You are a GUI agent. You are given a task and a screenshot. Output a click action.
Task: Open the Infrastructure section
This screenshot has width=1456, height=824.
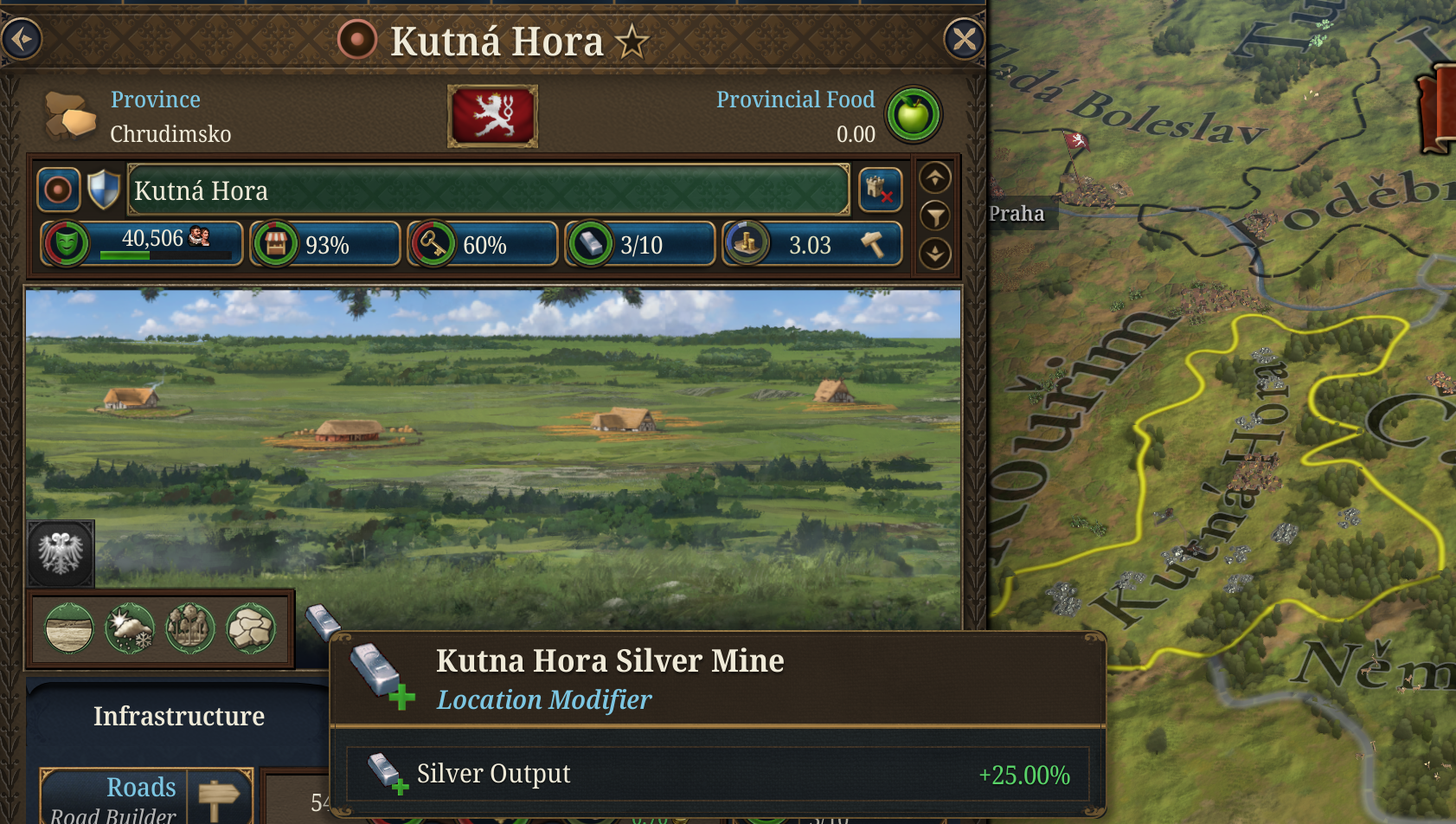(x=178, y=716)
